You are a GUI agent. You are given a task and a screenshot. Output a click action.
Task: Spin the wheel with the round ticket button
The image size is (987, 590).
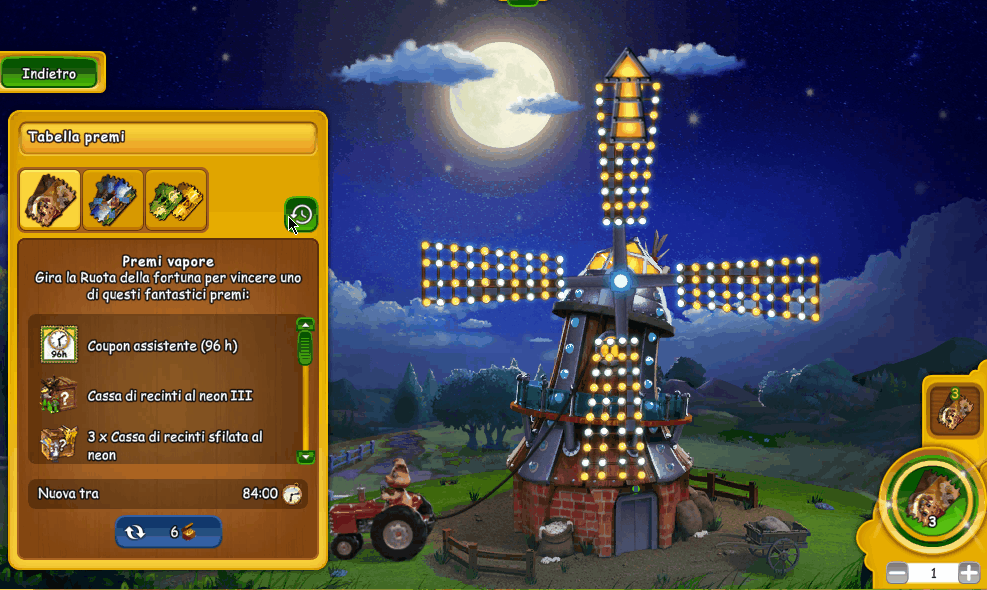(930, 499)
